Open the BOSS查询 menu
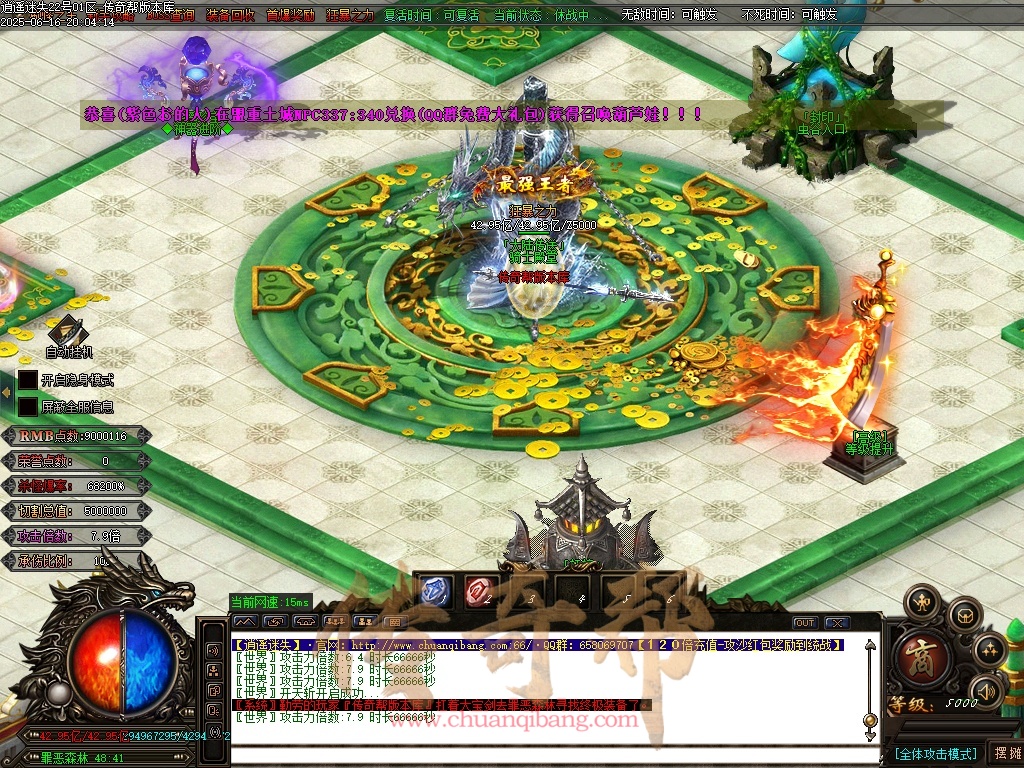 168,15
